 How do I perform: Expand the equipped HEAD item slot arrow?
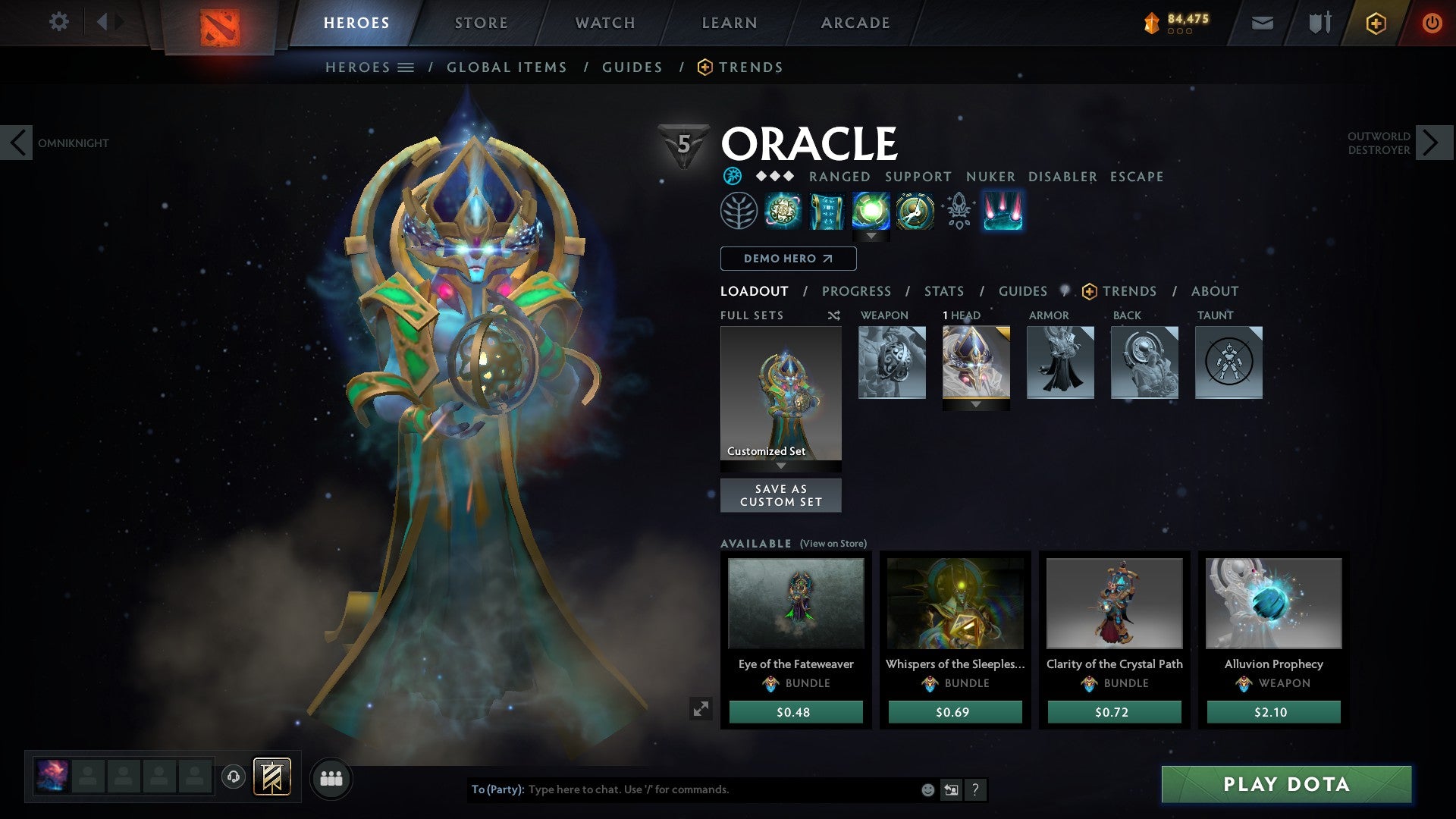coord(976,404)
